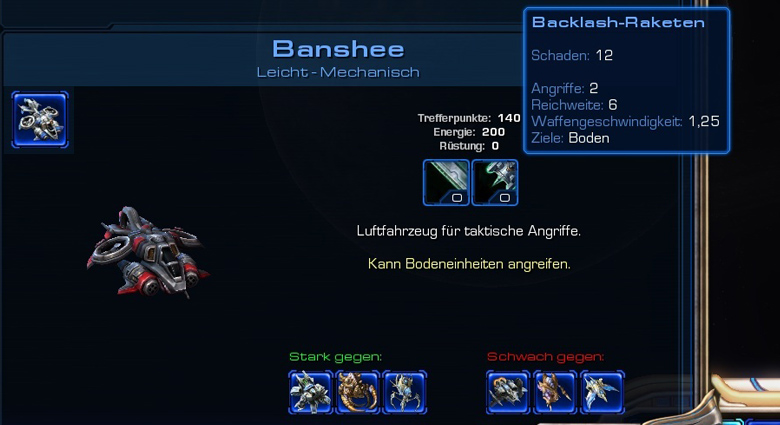Image resolution: width=780 pixels, height=425 pixels.
Task: Choose the Zerg unit under Stark gegen
Action: [357, 392]
